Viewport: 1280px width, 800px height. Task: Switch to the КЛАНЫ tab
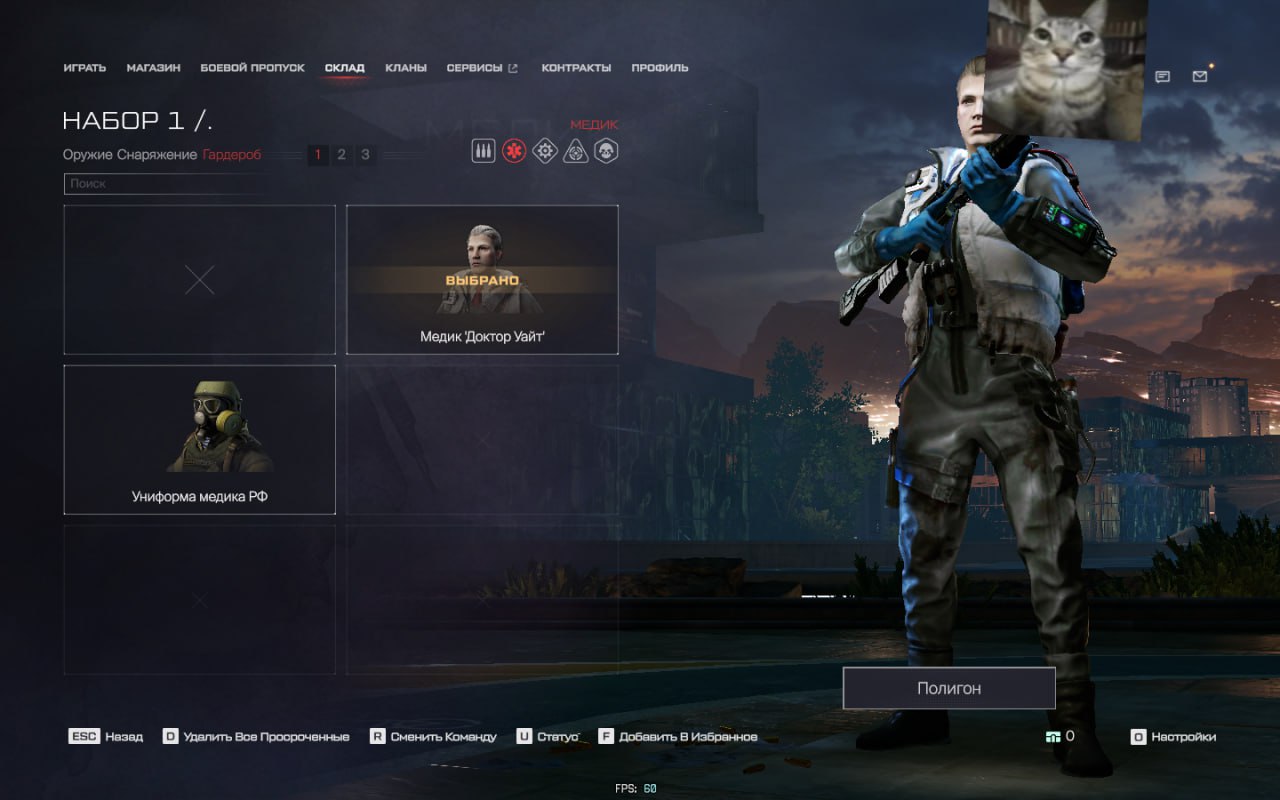point(405,68)
